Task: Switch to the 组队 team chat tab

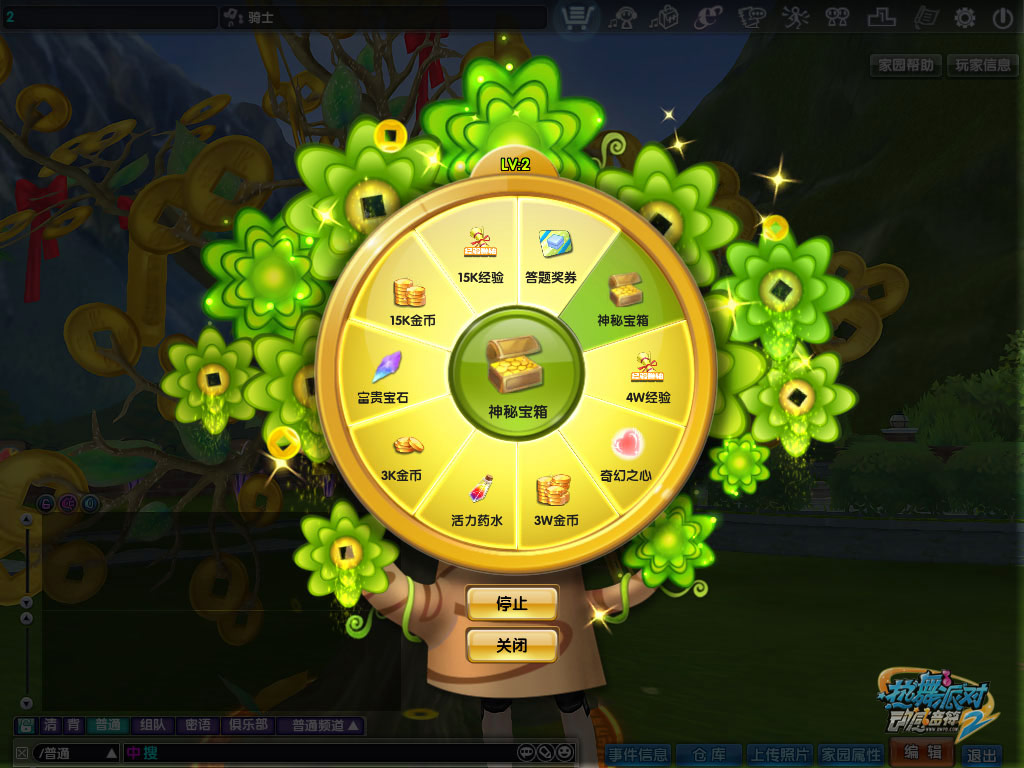Action: coord(153,726)
